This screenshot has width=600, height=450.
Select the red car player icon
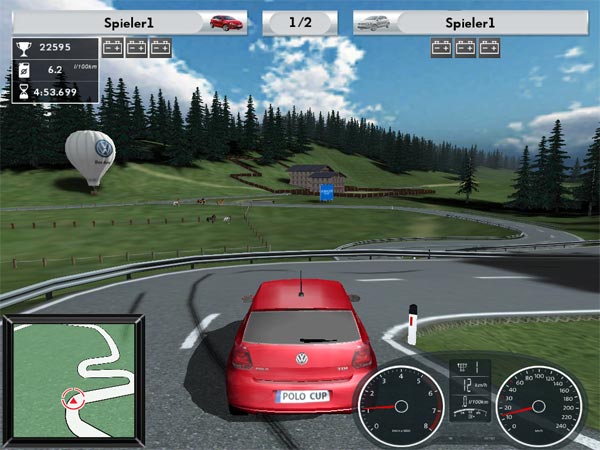click(x=226, y=21)
